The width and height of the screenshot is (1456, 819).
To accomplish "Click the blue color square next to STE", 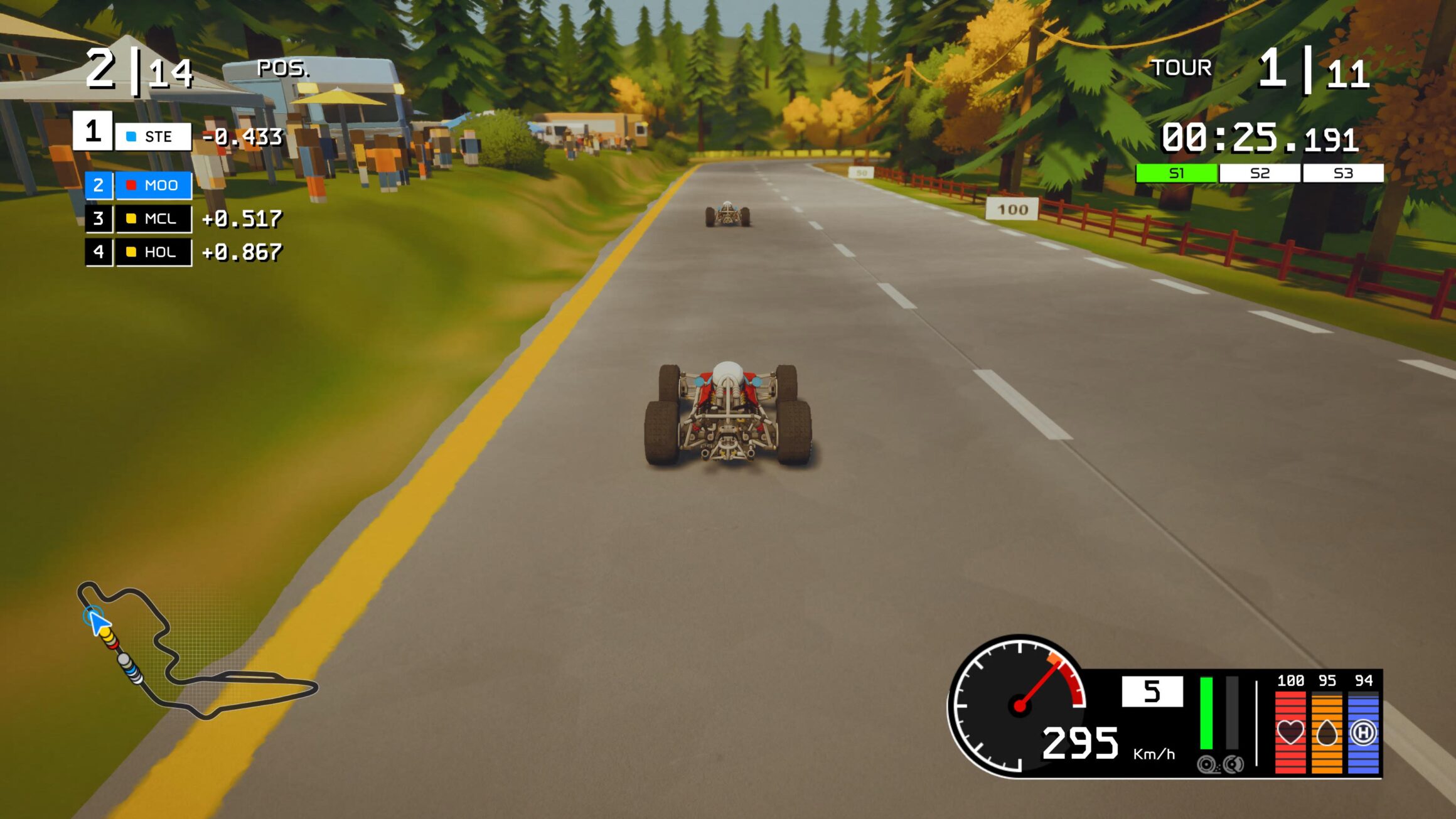I will pyautogui.click(x=131, y=136).
